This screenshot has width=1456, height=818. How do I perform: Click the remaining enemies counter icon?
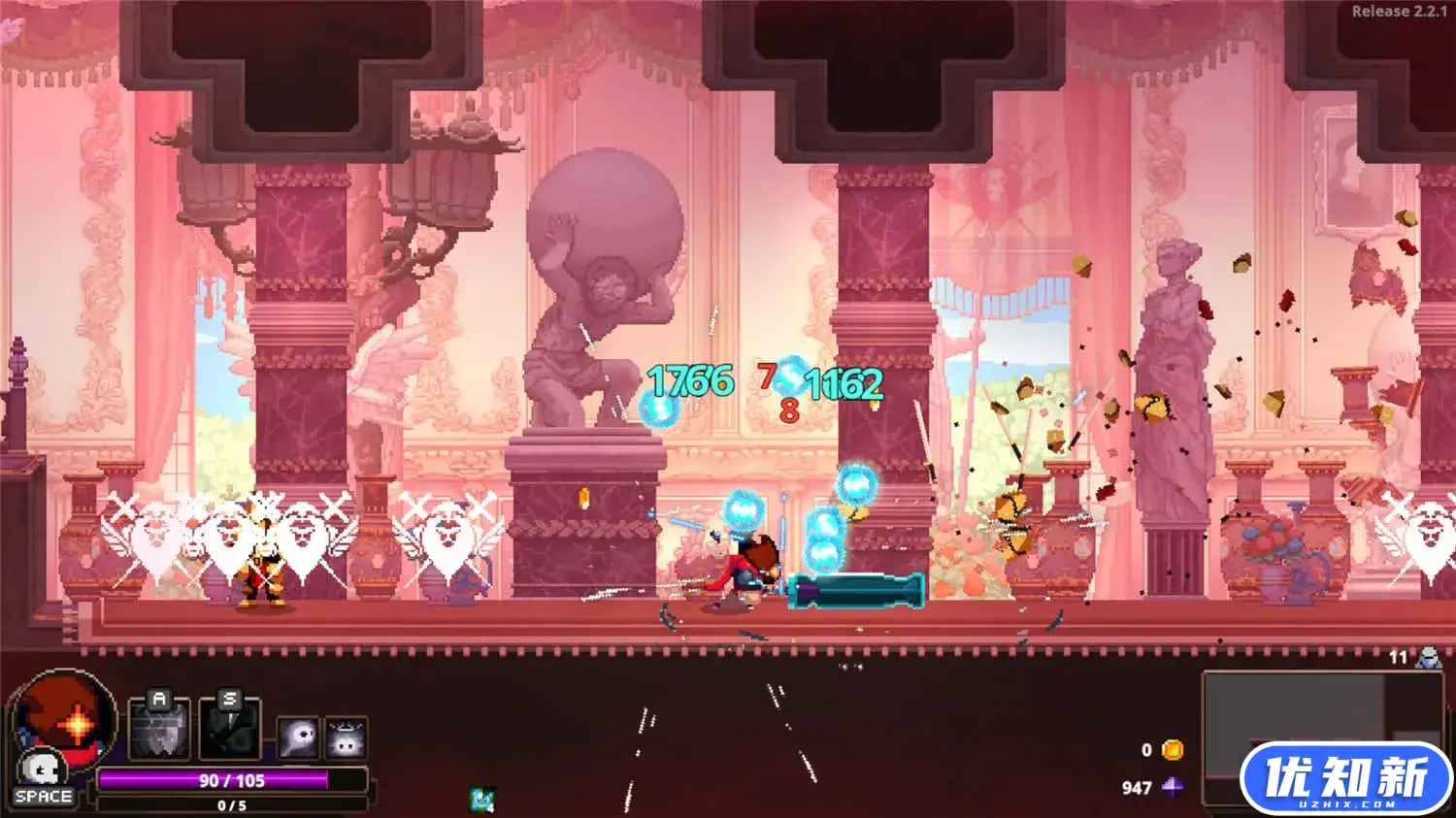coord(1427,658)
